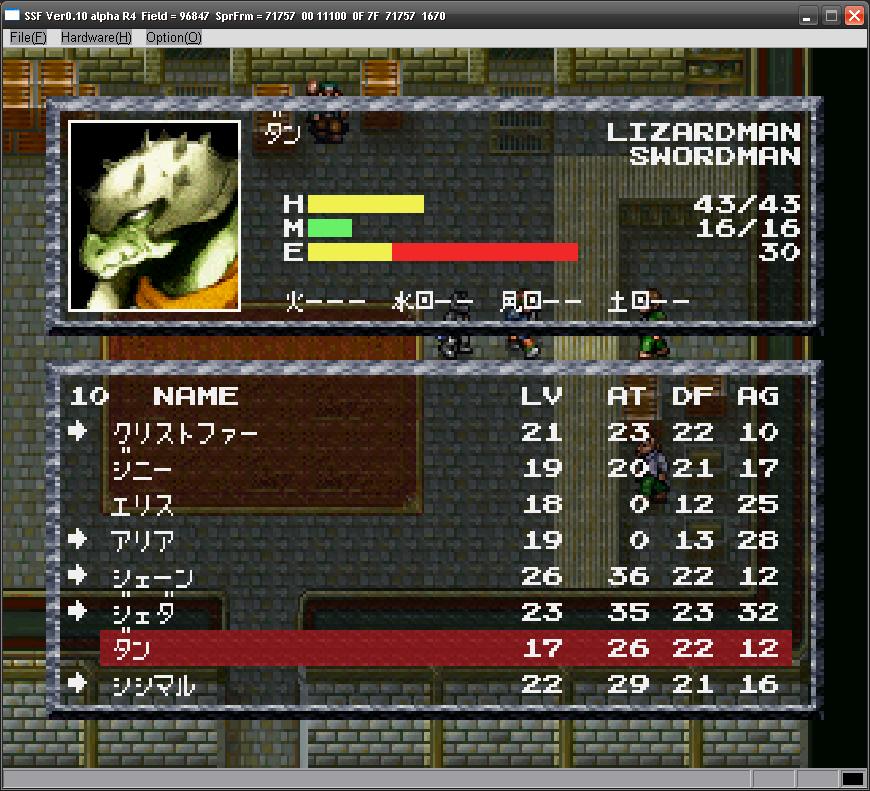Image resolution: width=870 pixels, height=791 pixels.
Task: Select the シェーン row
Action: click(x=152, y=576)
